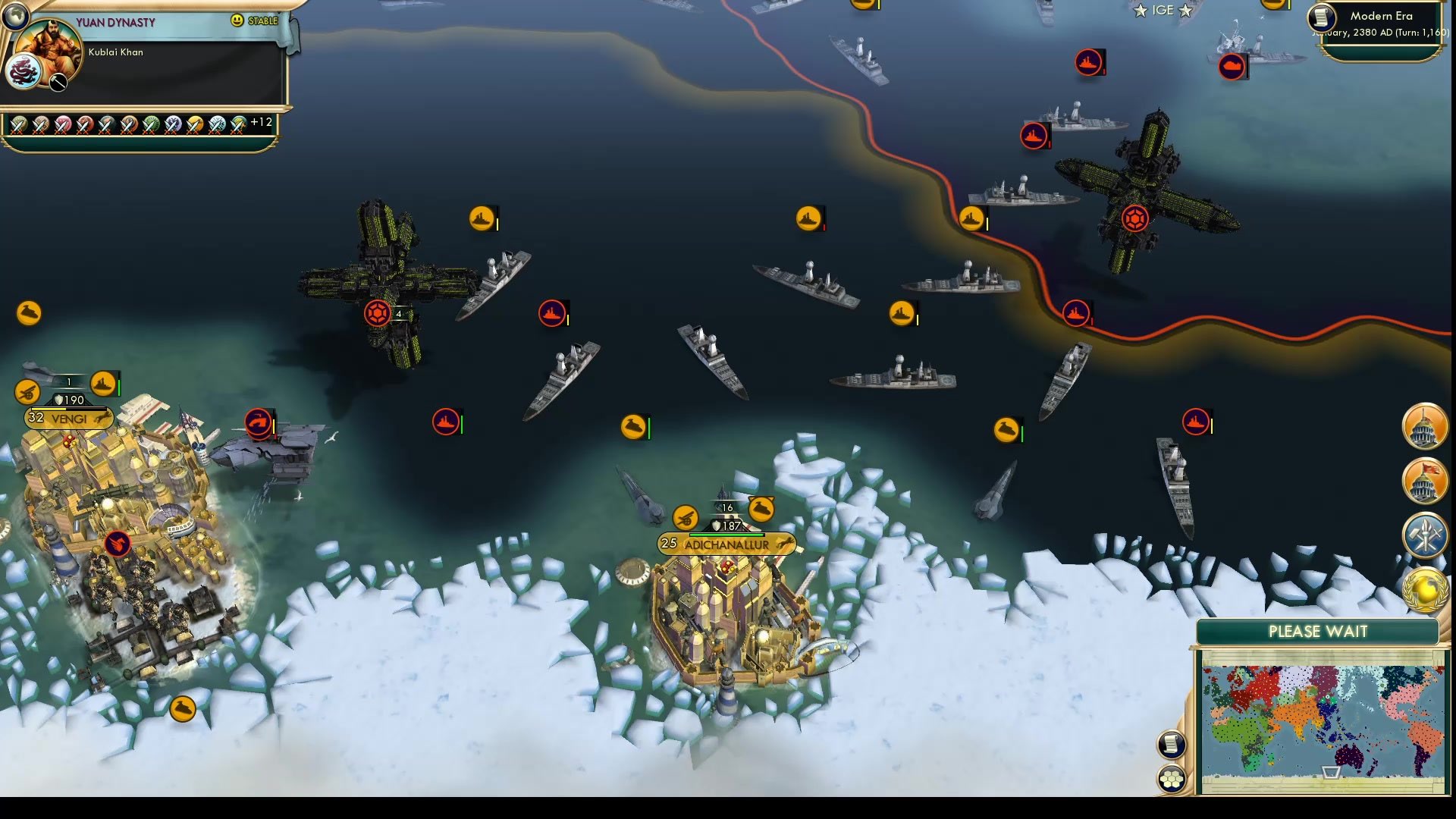Screen dimensions: 1456x819
Task: Open the IGE in-game editor
Action: click(x=1162, y=10)
